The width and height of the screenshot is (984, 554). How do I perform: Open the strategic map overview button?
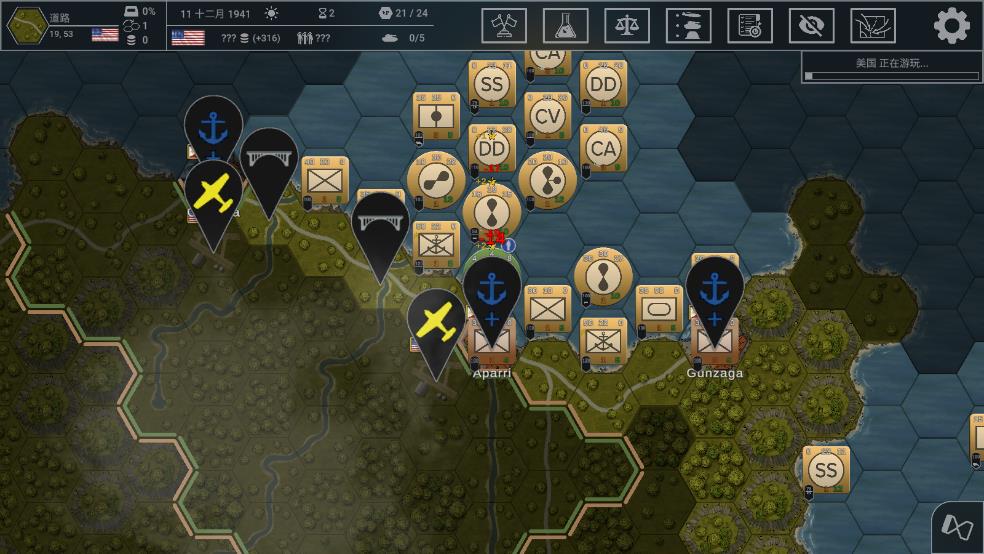click(x=873, y=25)
